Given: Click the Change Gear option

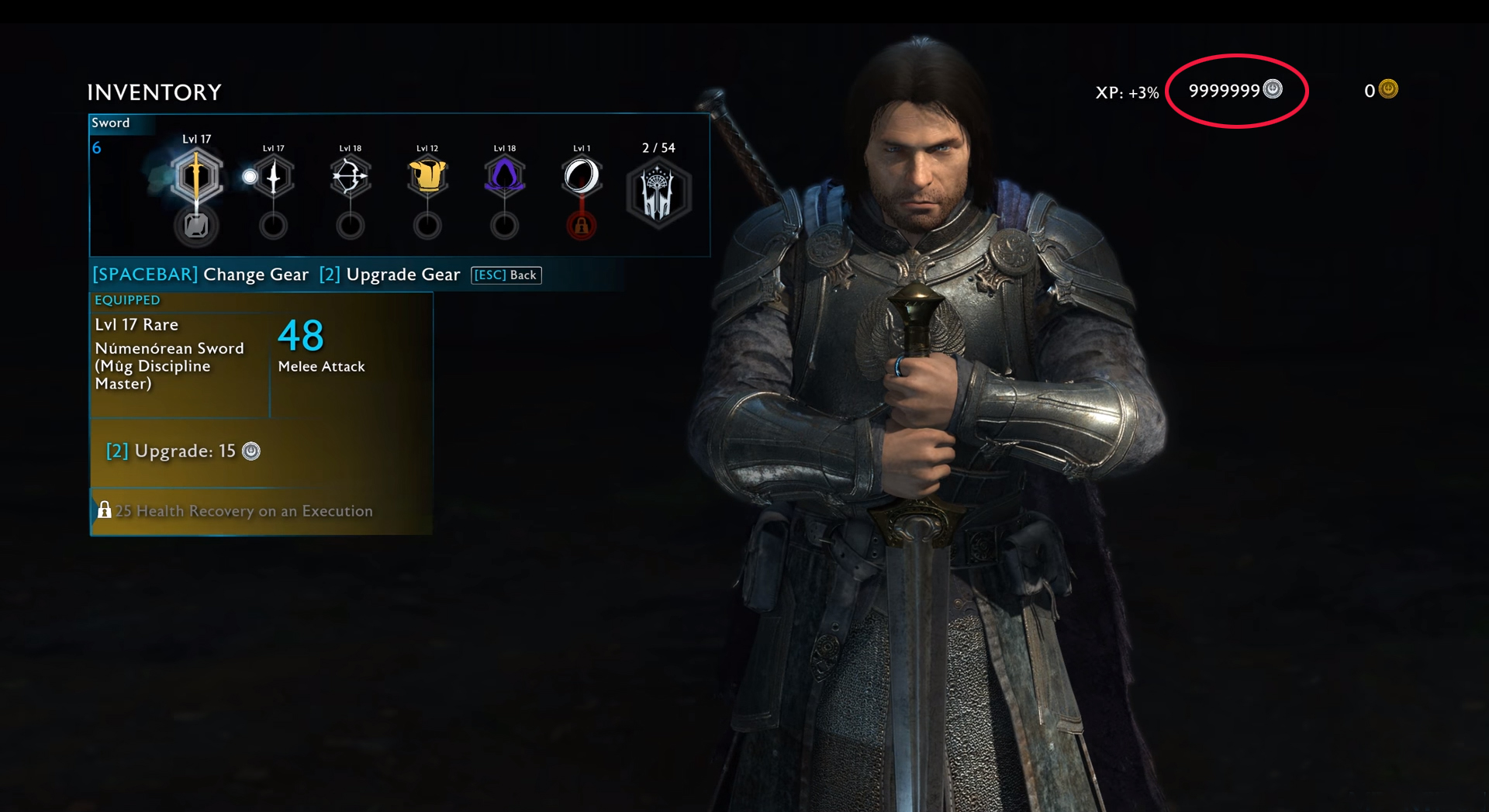Looking at the screenshot, I should pyautogui.click(x=201, y=275).
